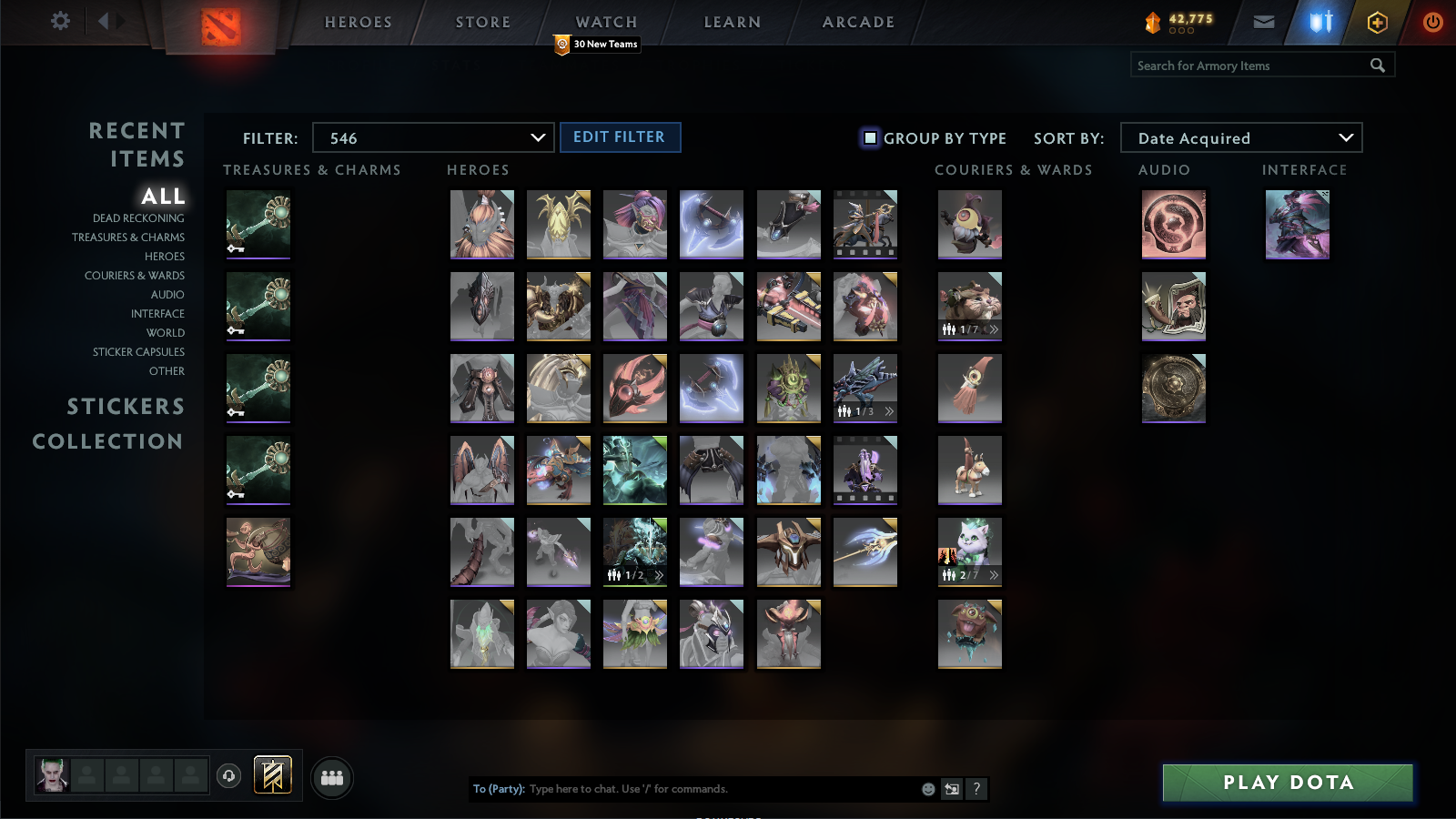Image resolution: width=1456 pixels, height=819 pixels.
Task: Open the friends list icon
Action: coord(331,778)
